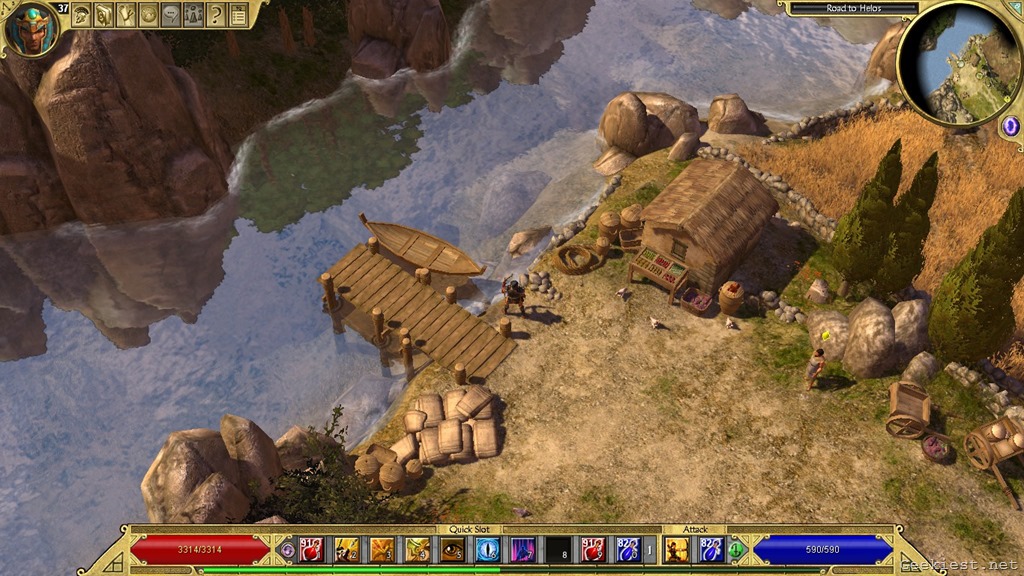Click the raised hand toolbar icon
This screenshot has width=1024, height=576.
tap(126, 14)
